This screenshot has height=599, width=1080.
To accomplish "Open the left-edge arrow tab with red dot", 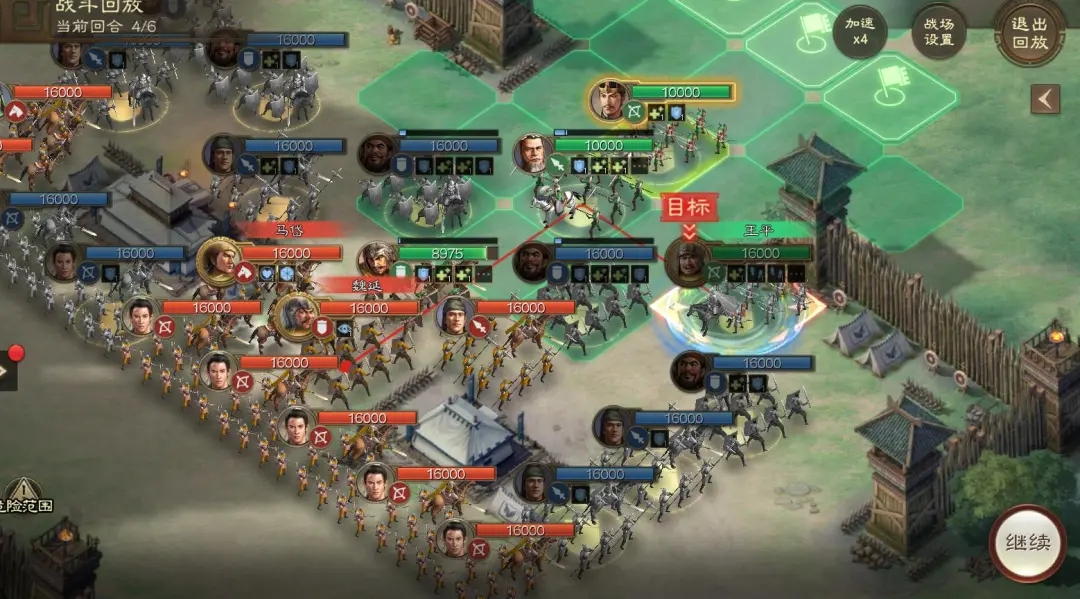I will [x=6, y=371].
